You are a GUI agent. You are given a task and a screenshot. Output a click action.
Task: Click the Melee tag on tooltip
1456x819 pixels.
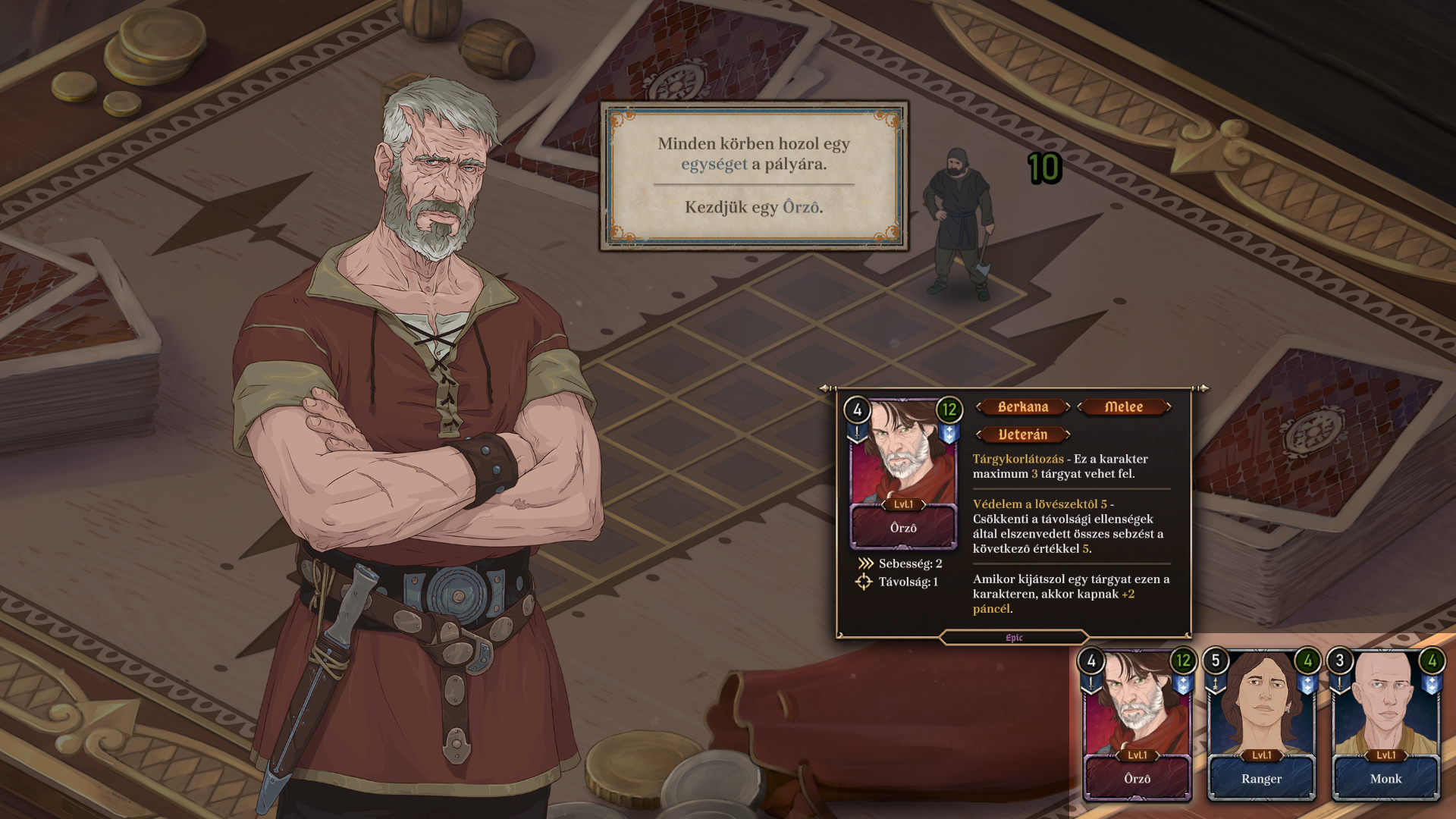pyautogui.click(x=1124, y=407)
